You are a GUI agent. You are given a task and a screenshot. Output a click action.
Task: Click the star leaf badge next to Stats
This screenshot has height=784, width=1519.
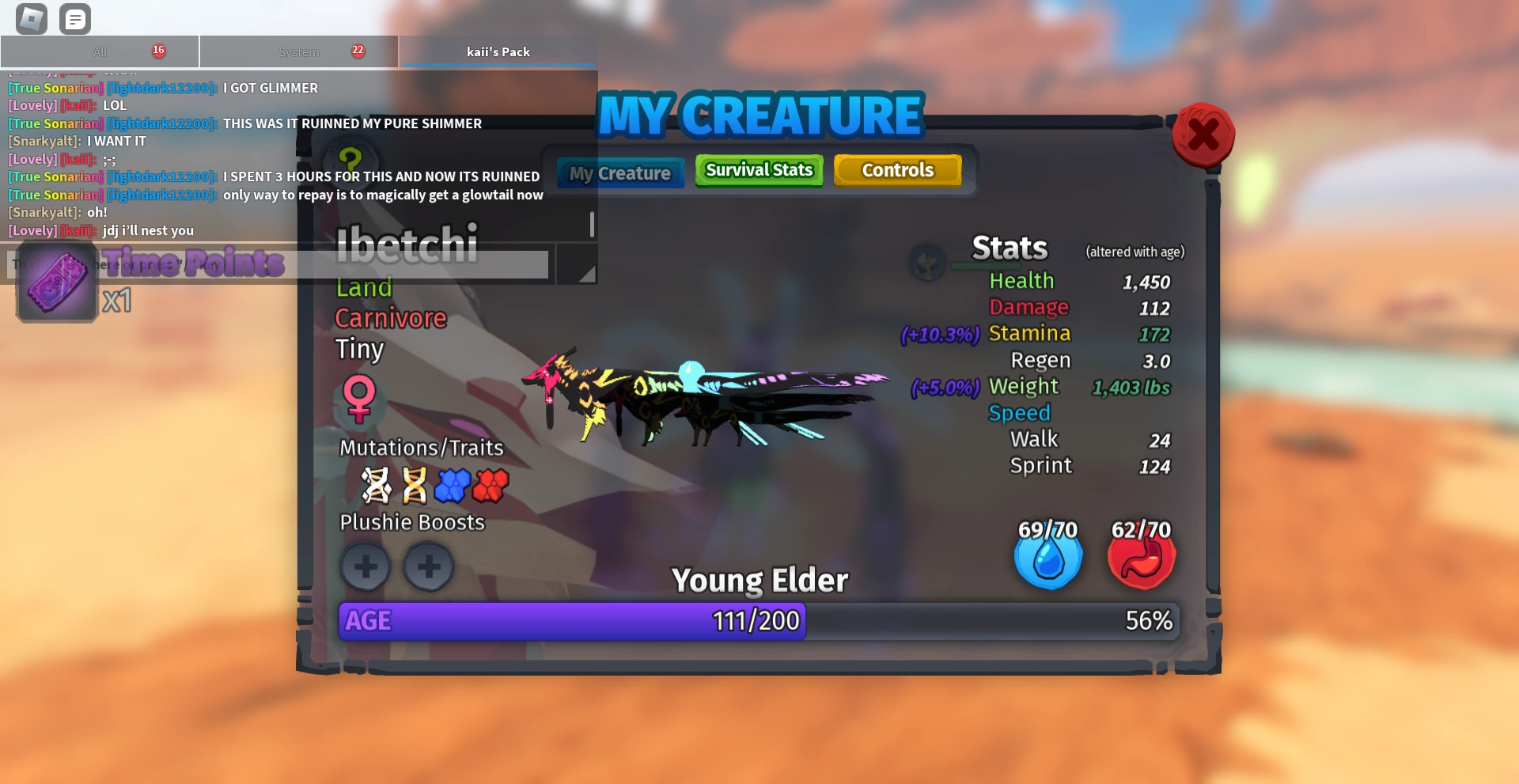926,263
